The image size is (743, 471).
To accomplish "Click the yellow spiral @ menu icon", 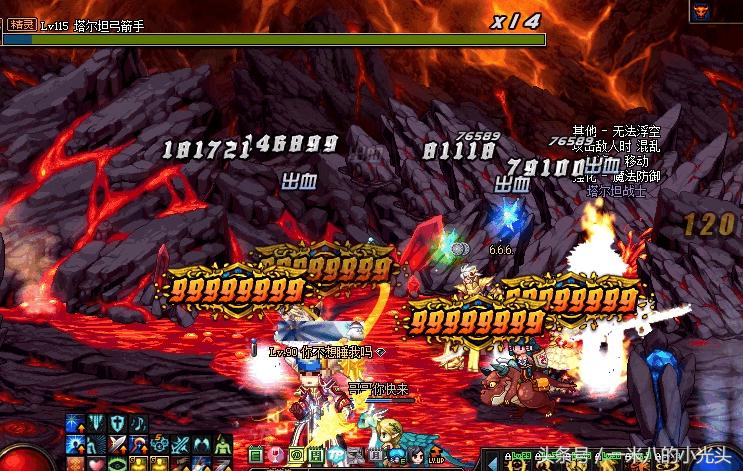I will coord(296,455).
